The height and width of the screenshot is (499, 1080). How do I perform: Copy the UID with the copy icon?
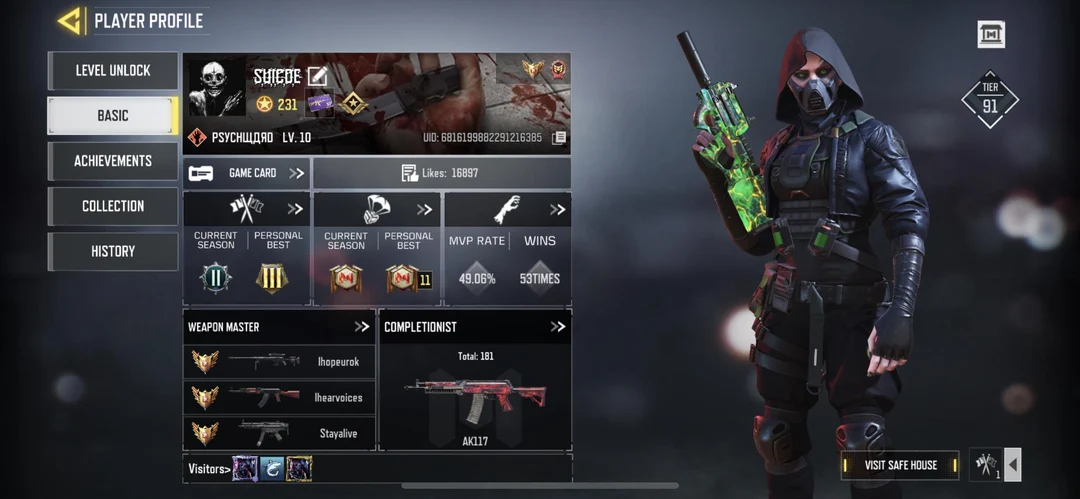click(x=559, y=137)
